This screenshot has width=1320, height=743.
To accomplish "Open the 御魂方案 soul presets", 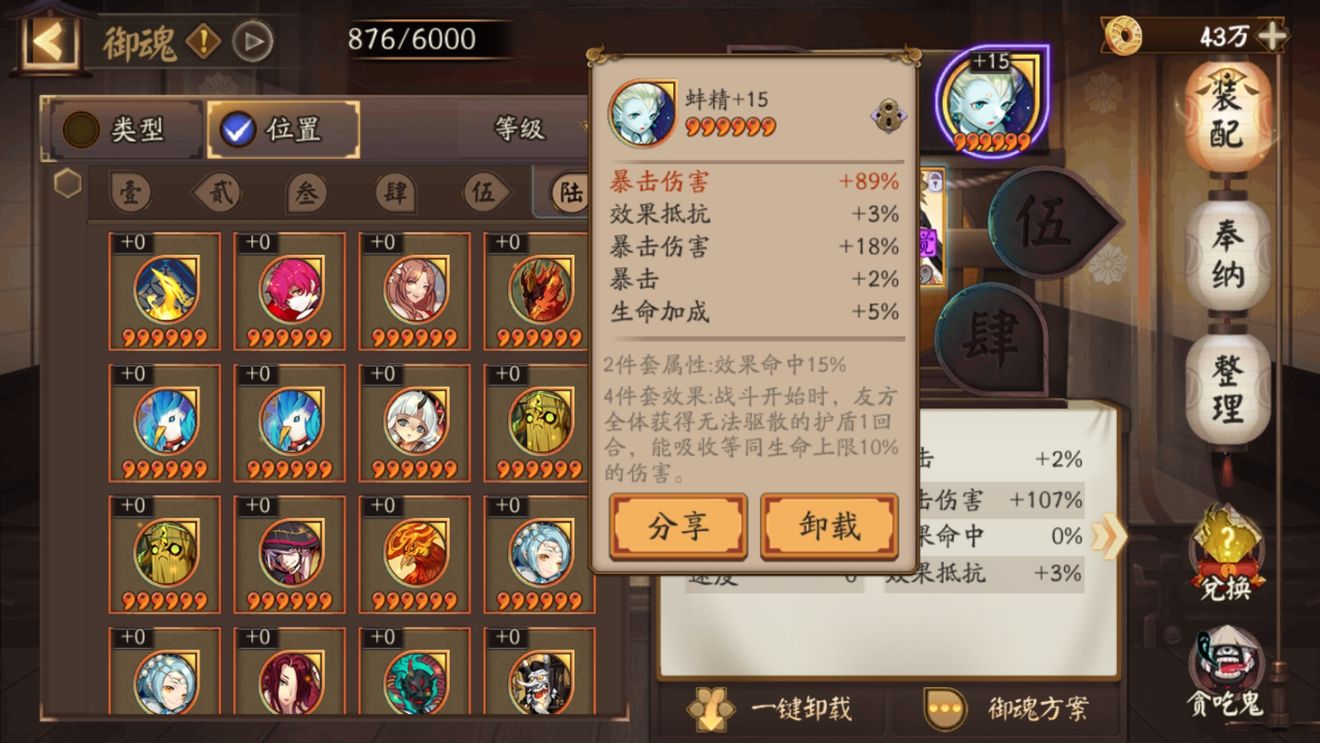I will 1010,709.
